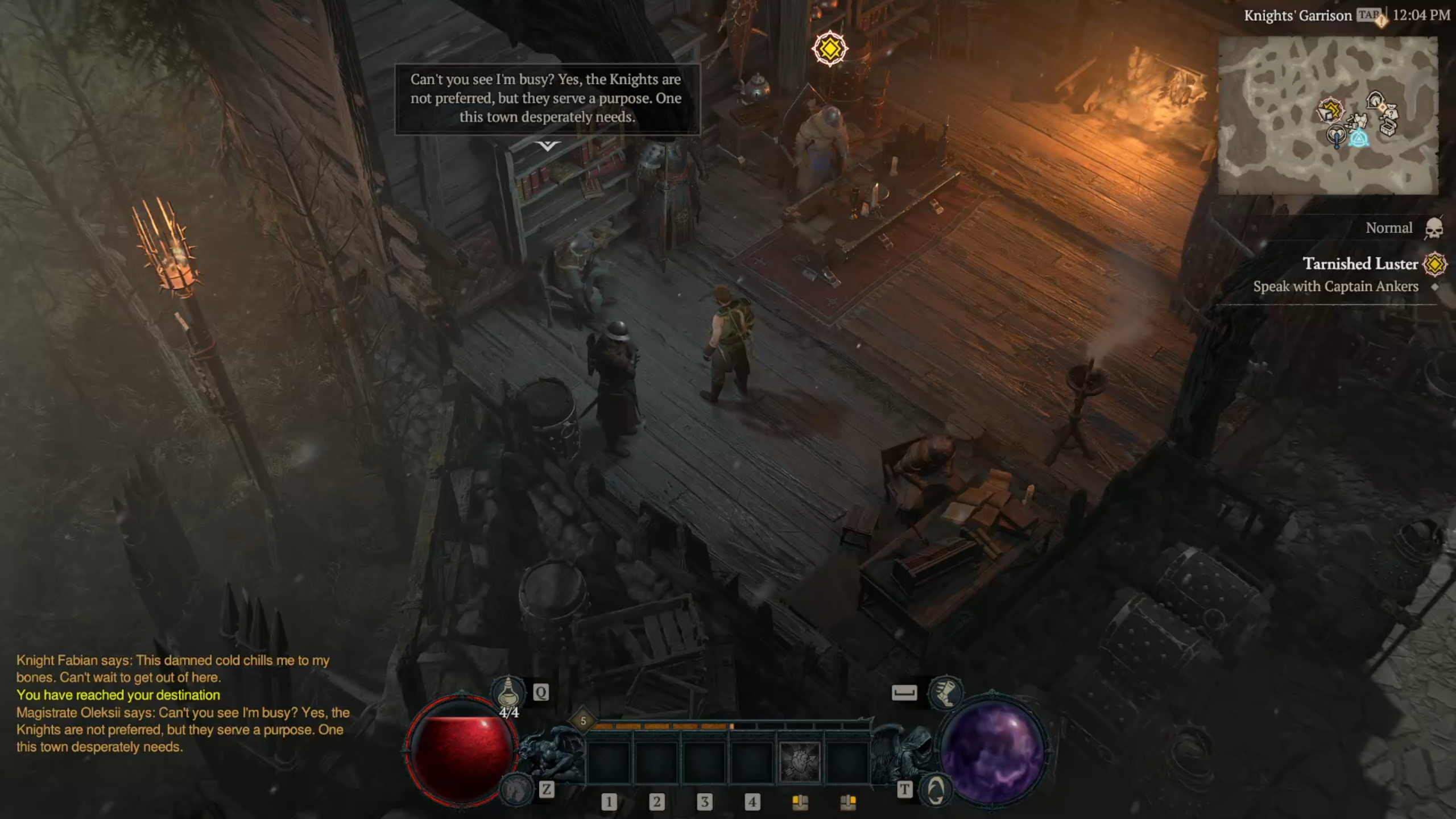This screenshot has height=819, width=1456.
Task: Select the level 5 badge
Action: pyautogui.click(x=583, y=721)
